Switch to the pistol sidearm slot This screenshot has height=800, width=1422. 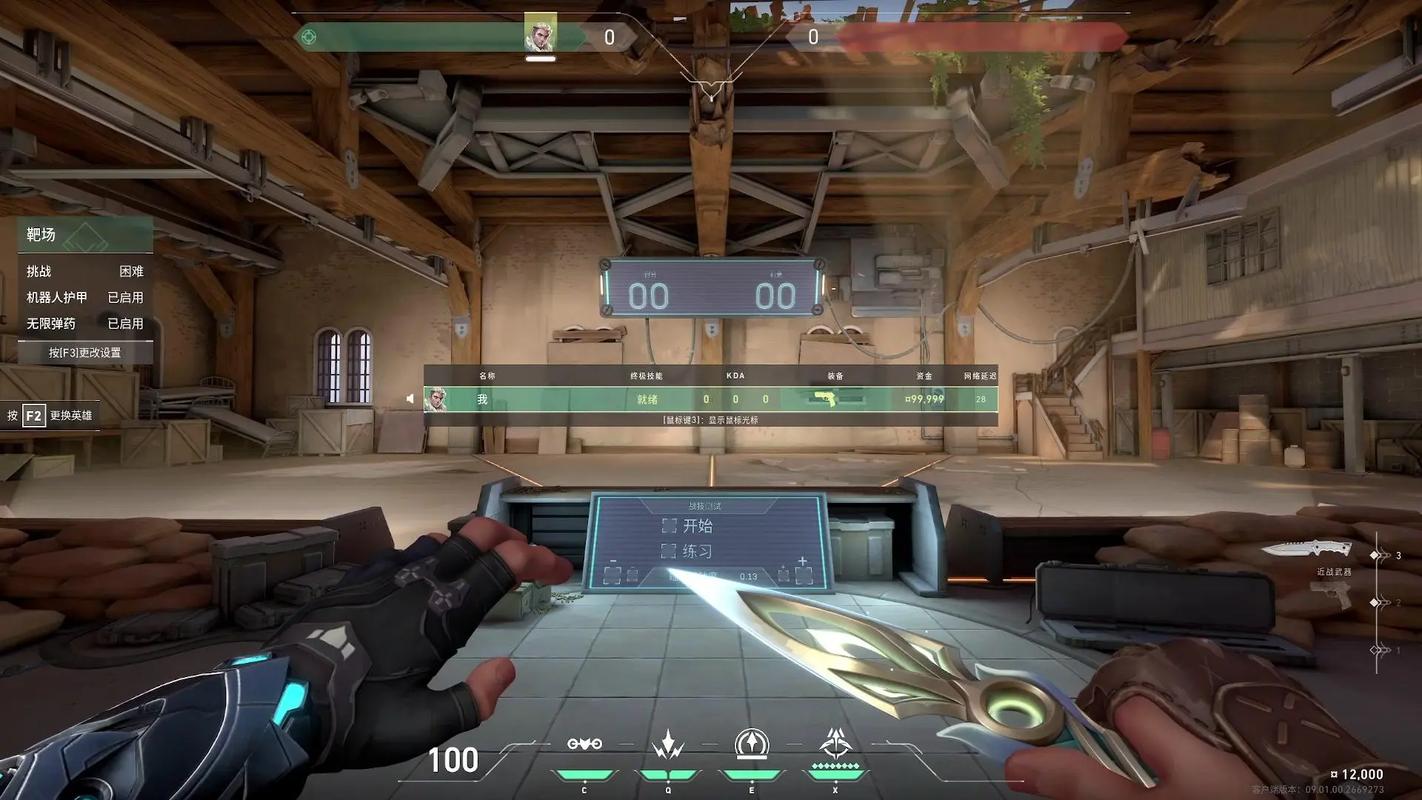point(1330,595)
